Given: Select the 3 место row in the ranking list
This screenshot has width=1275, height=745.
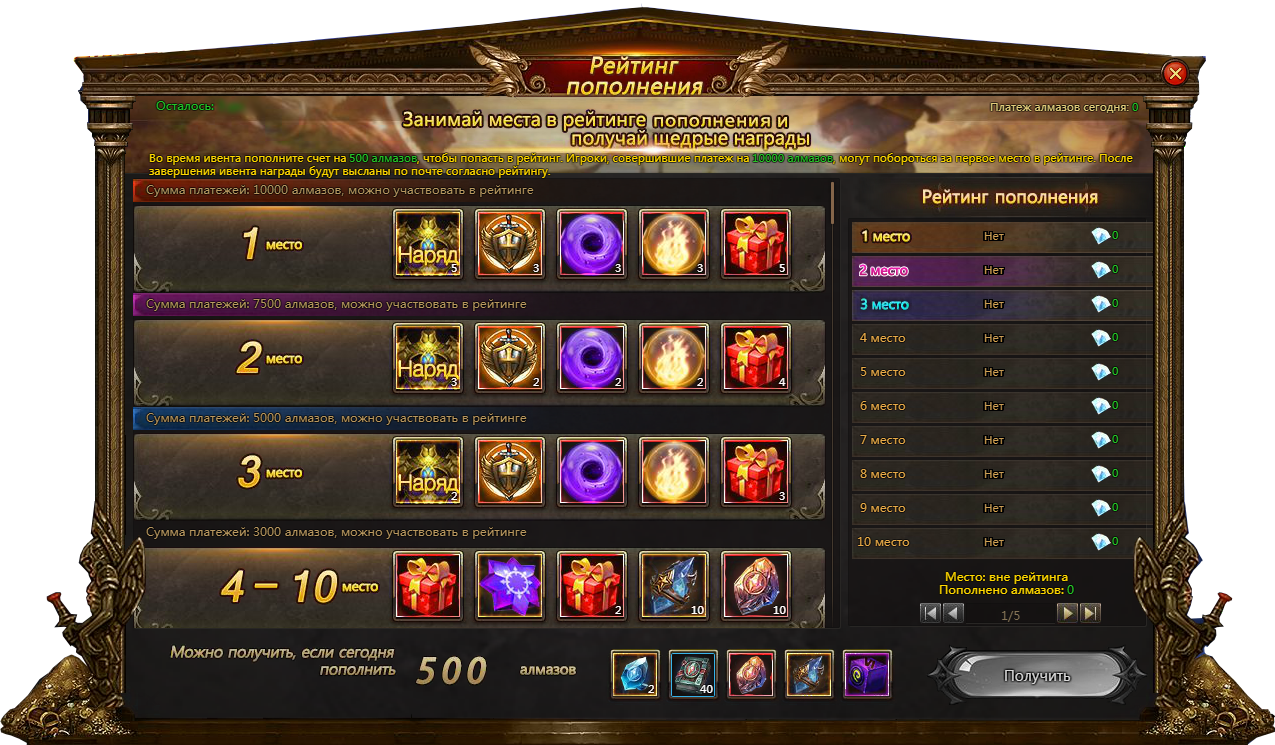Looking at the screenshot, I should [x=1000, y=304].
